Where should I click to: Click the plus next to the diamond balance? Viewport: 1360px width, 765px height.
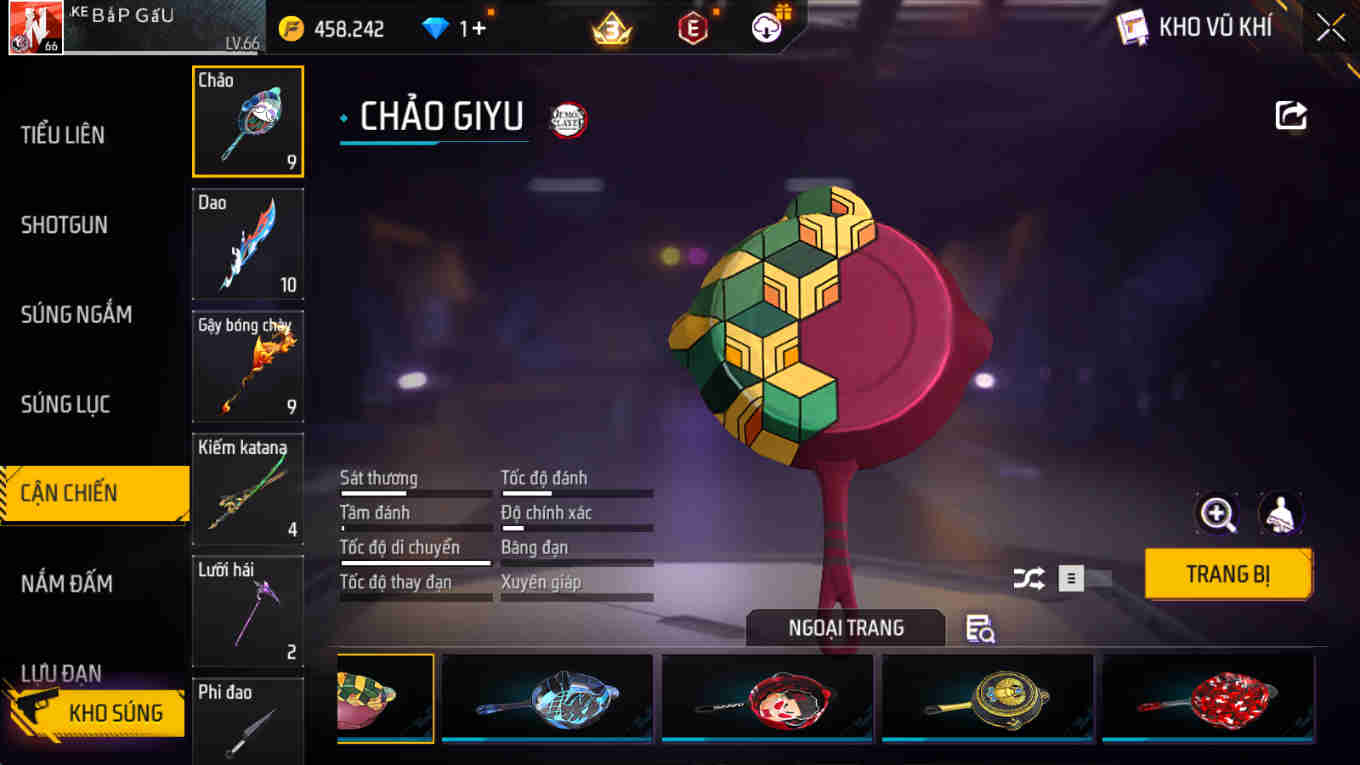[478, 29]
